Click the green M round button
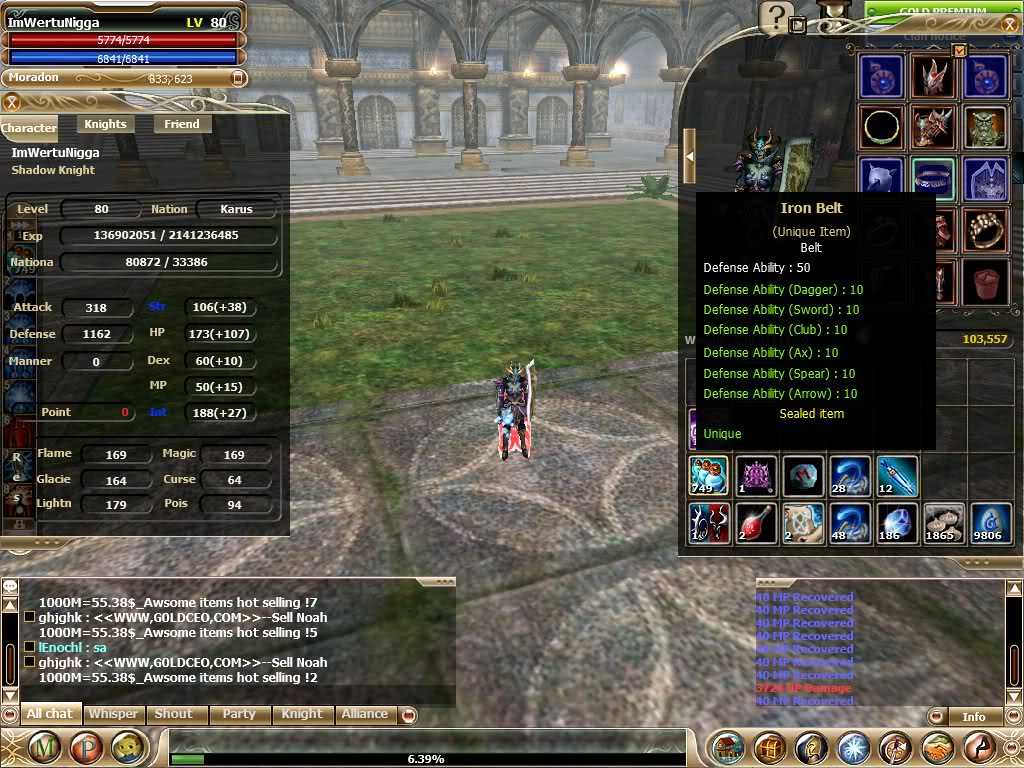The image size is (1024, 768). tap(44, 748)
